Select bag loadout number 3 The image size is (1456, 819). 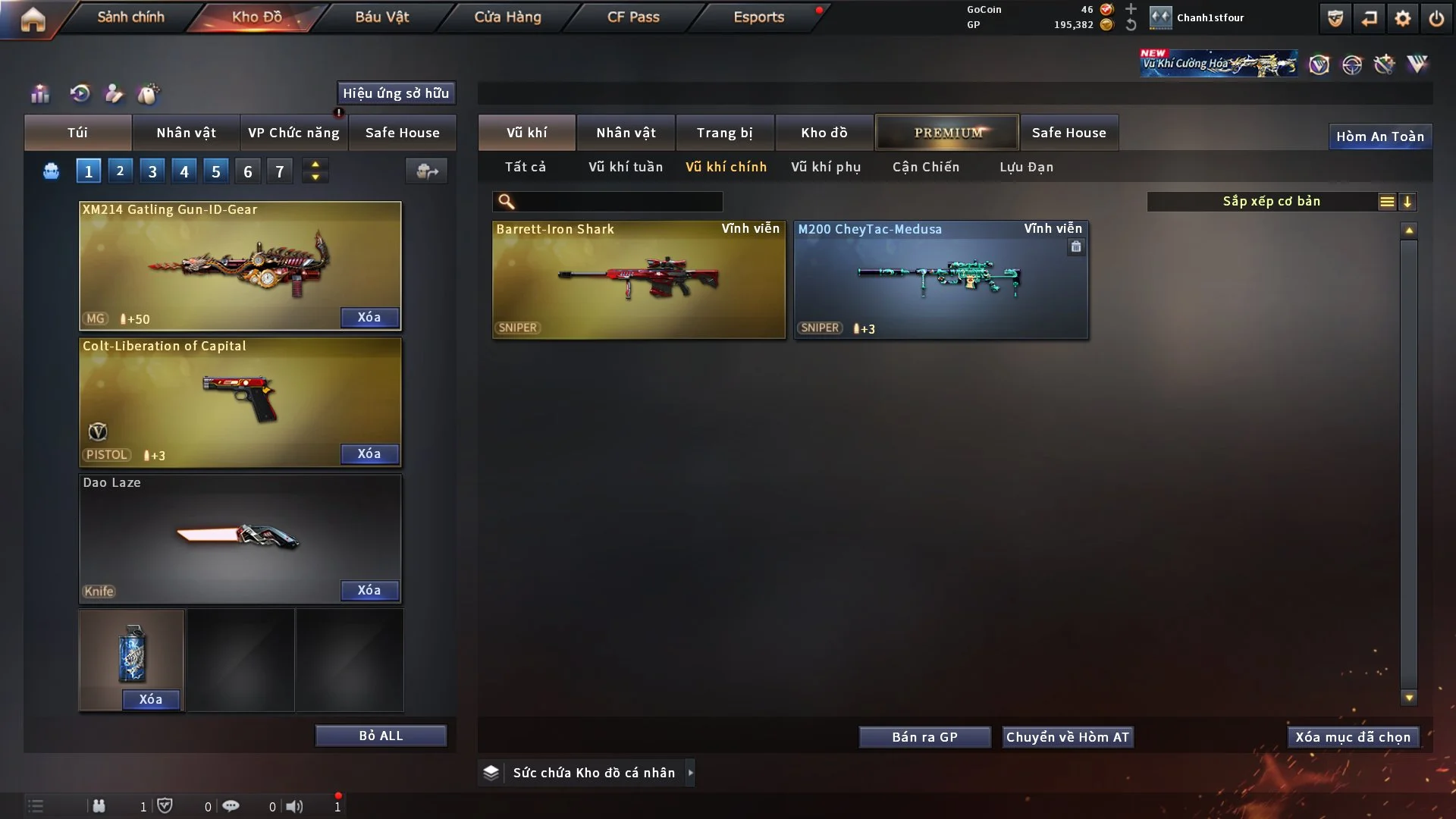[152, 171]
